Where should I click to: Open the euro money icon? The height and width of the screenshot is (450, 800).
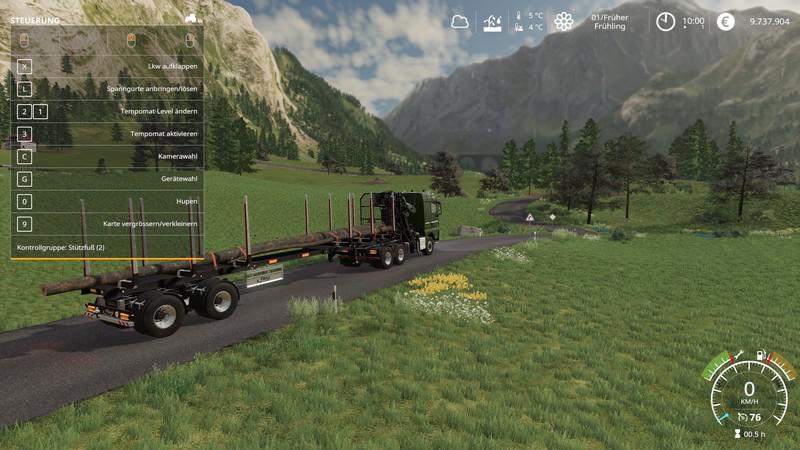click(726, 21)
